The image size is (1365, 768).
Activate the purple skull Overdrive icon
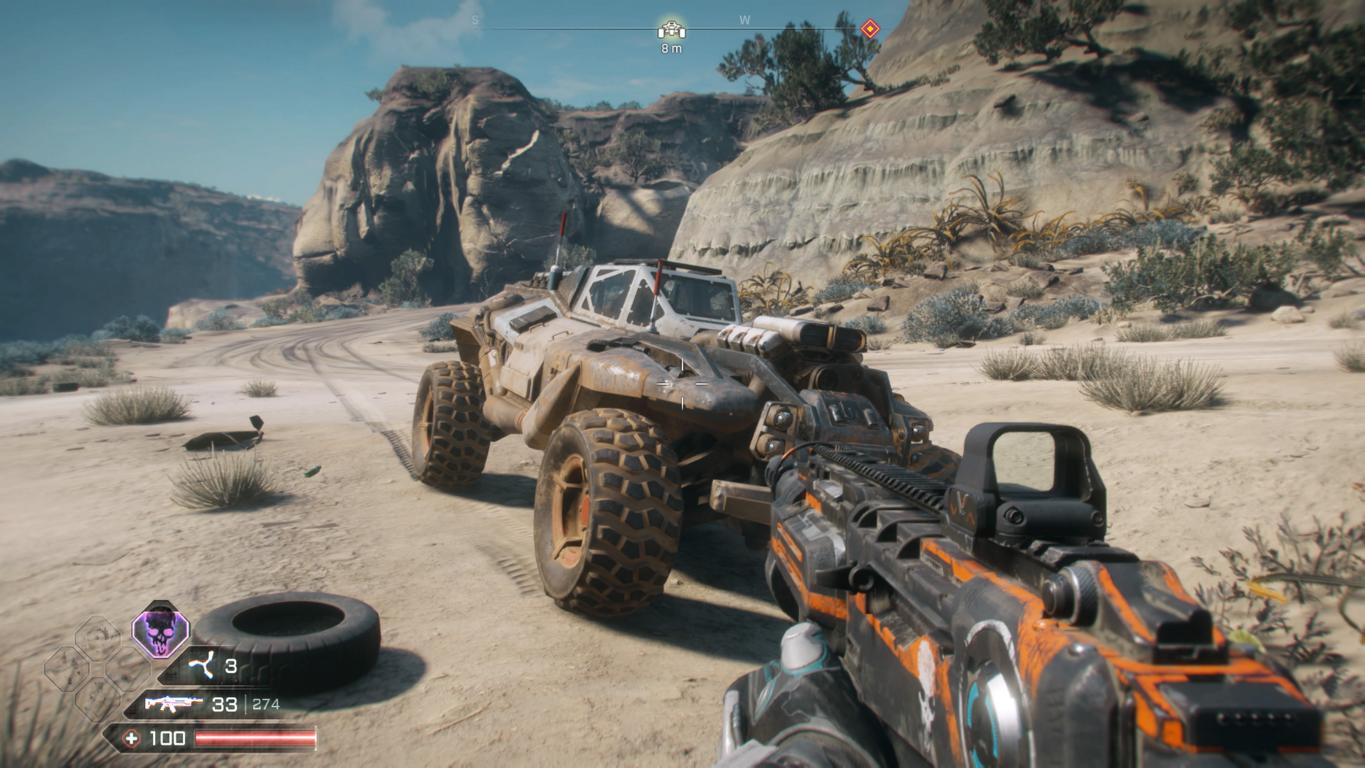point(160,632)
